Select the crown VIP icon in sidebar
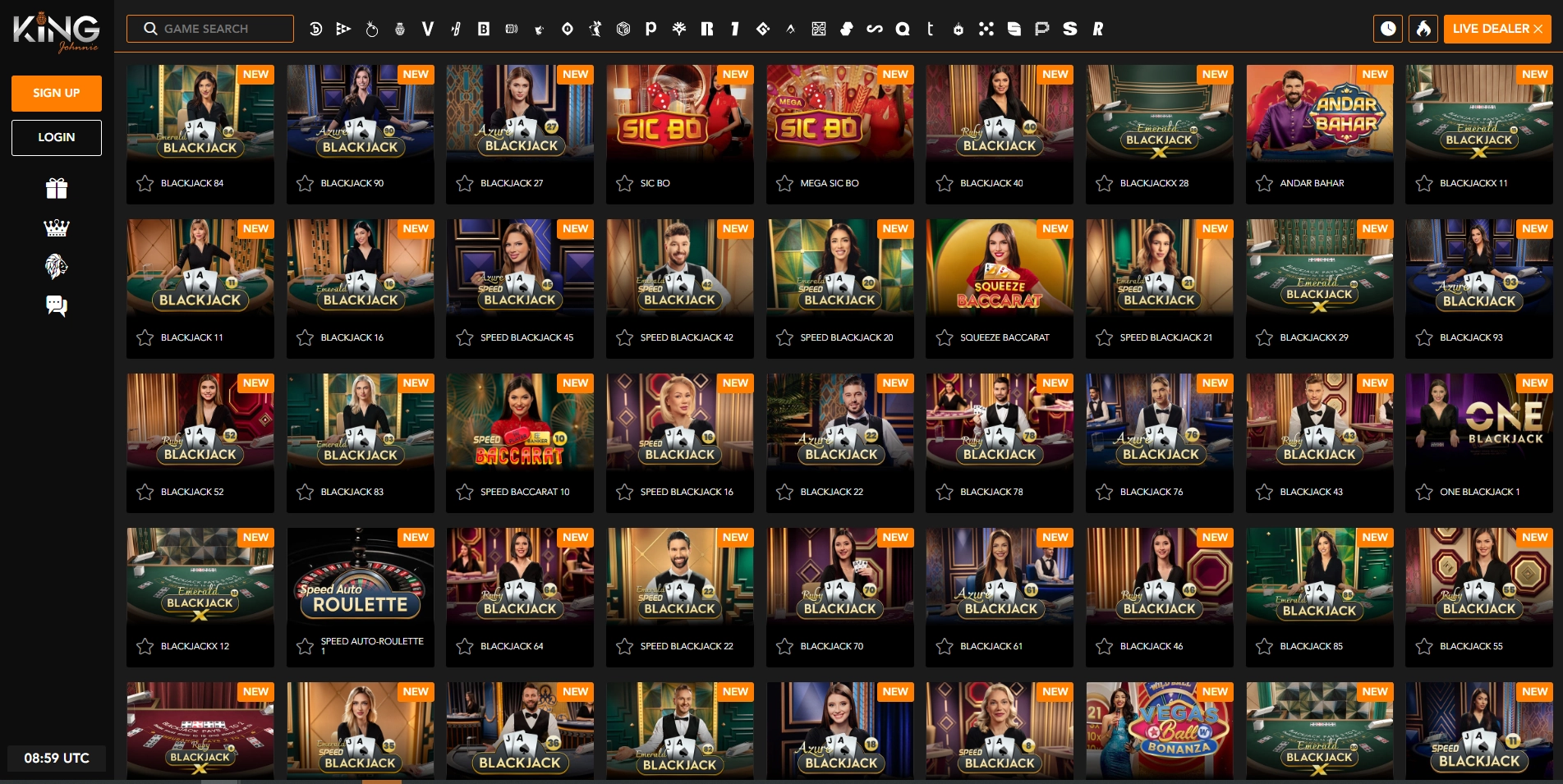Screen dimensions: 1563x784 55,227
